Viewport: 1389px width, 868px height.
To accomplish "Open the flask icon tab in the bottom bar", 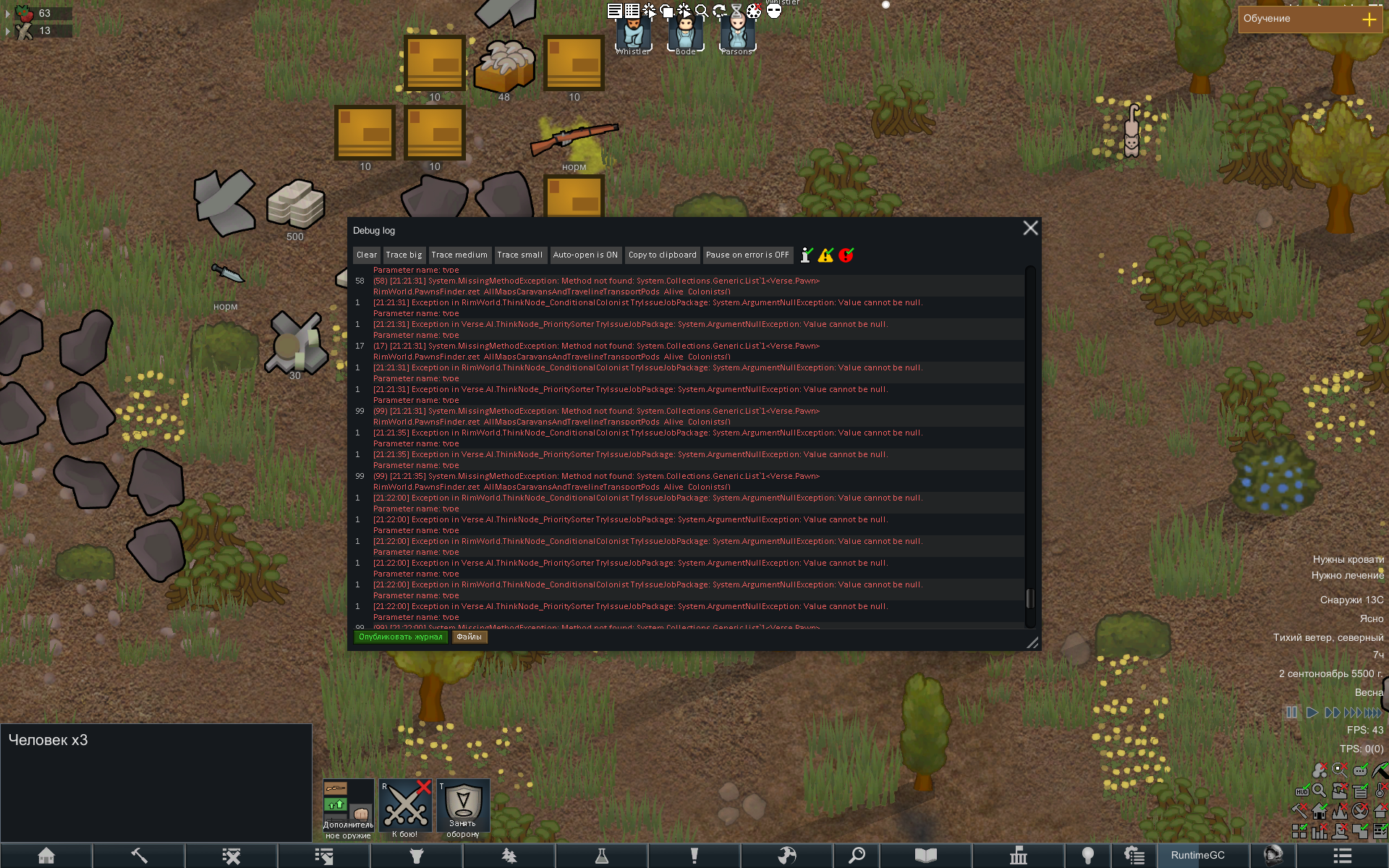I will coord(602,856).
